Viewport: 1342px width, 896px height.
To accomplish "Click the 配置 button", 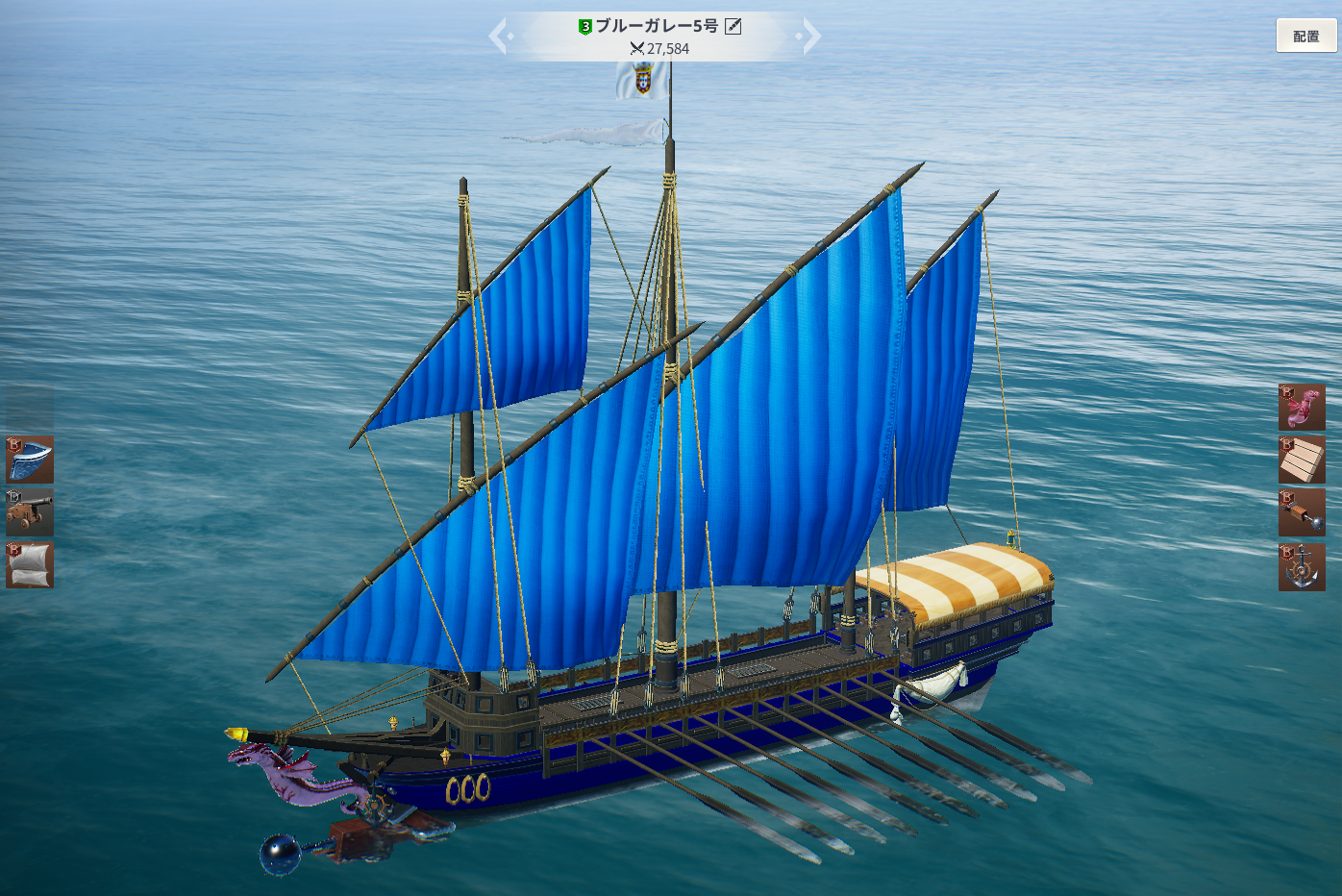I will pos(1305,37).
